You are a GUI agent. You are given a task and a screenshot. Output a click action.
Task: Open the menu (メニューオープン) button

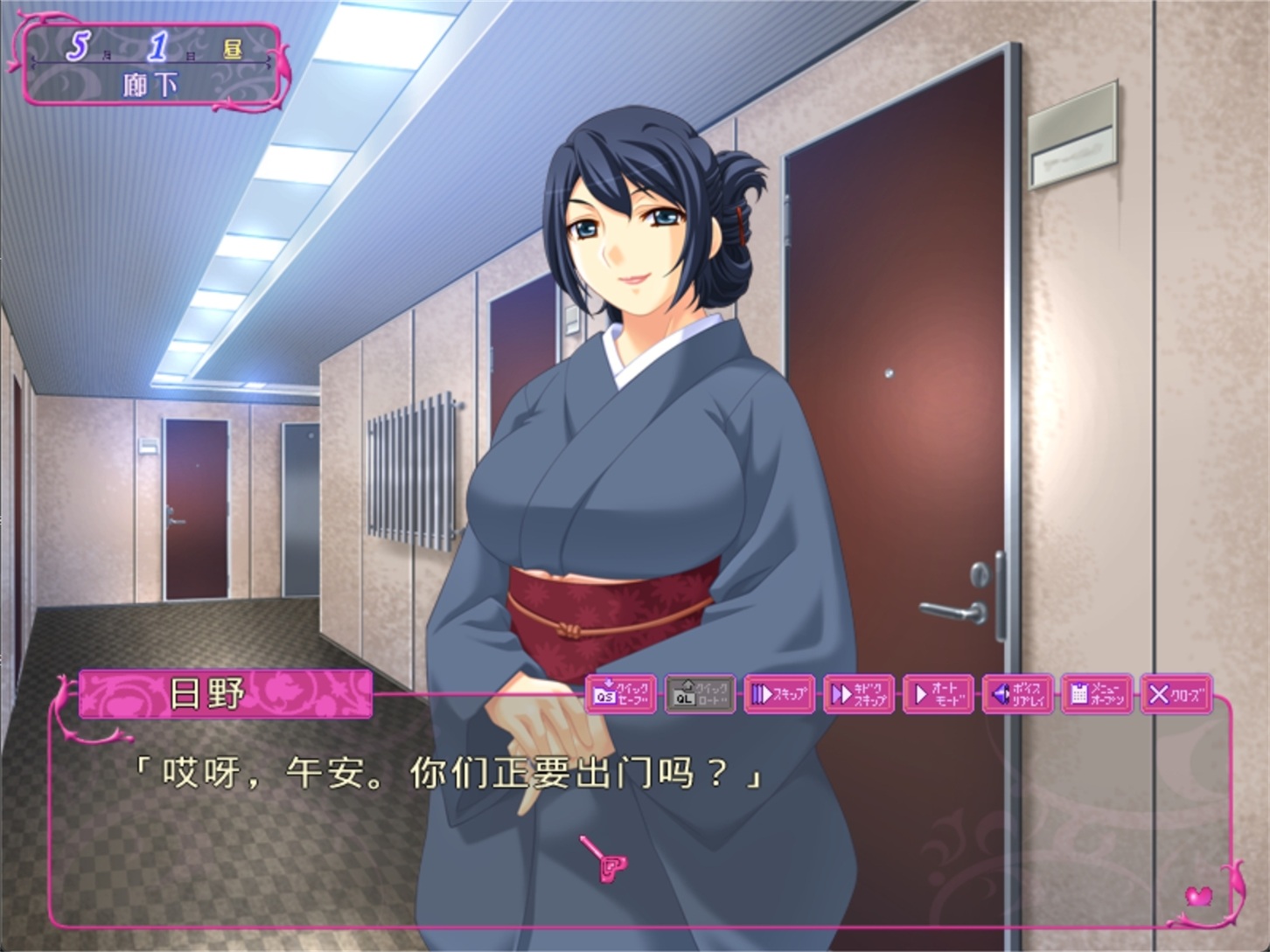click(1097, 694)
